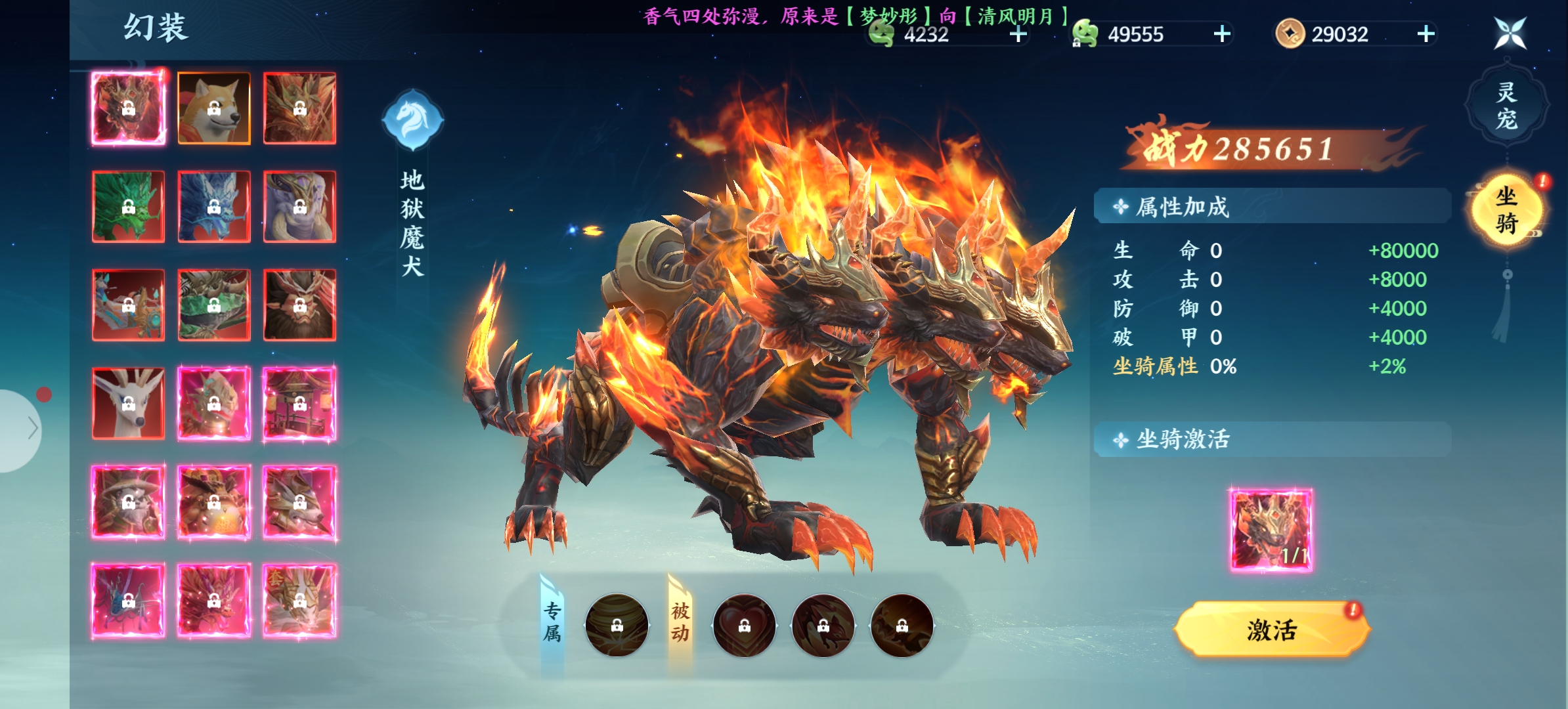Select the white deer mount thumbnail
The width and height of the screenshot is (1568, 709).
click(x=129, y=403)
